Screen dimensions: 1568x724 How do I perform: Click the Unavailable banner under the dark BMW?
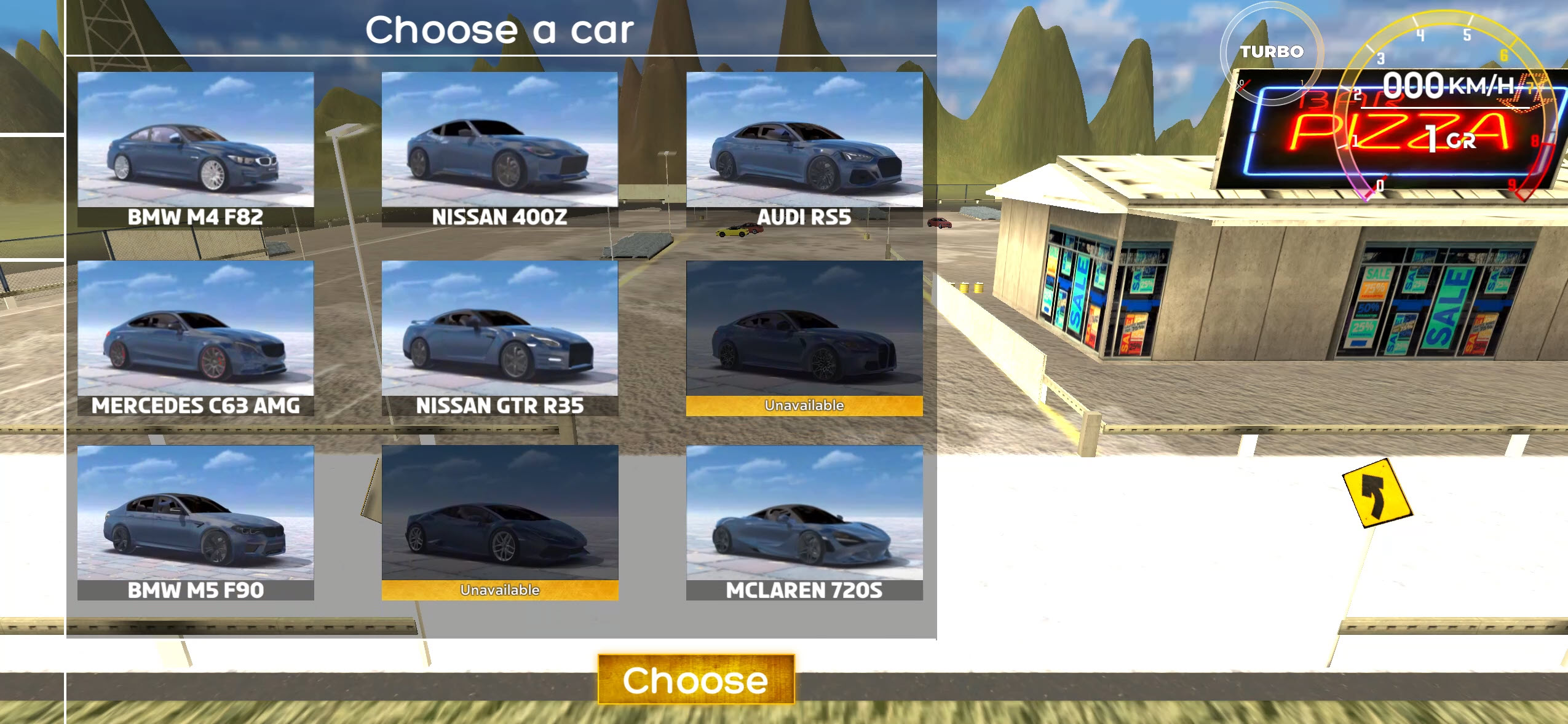coord(804,405)
